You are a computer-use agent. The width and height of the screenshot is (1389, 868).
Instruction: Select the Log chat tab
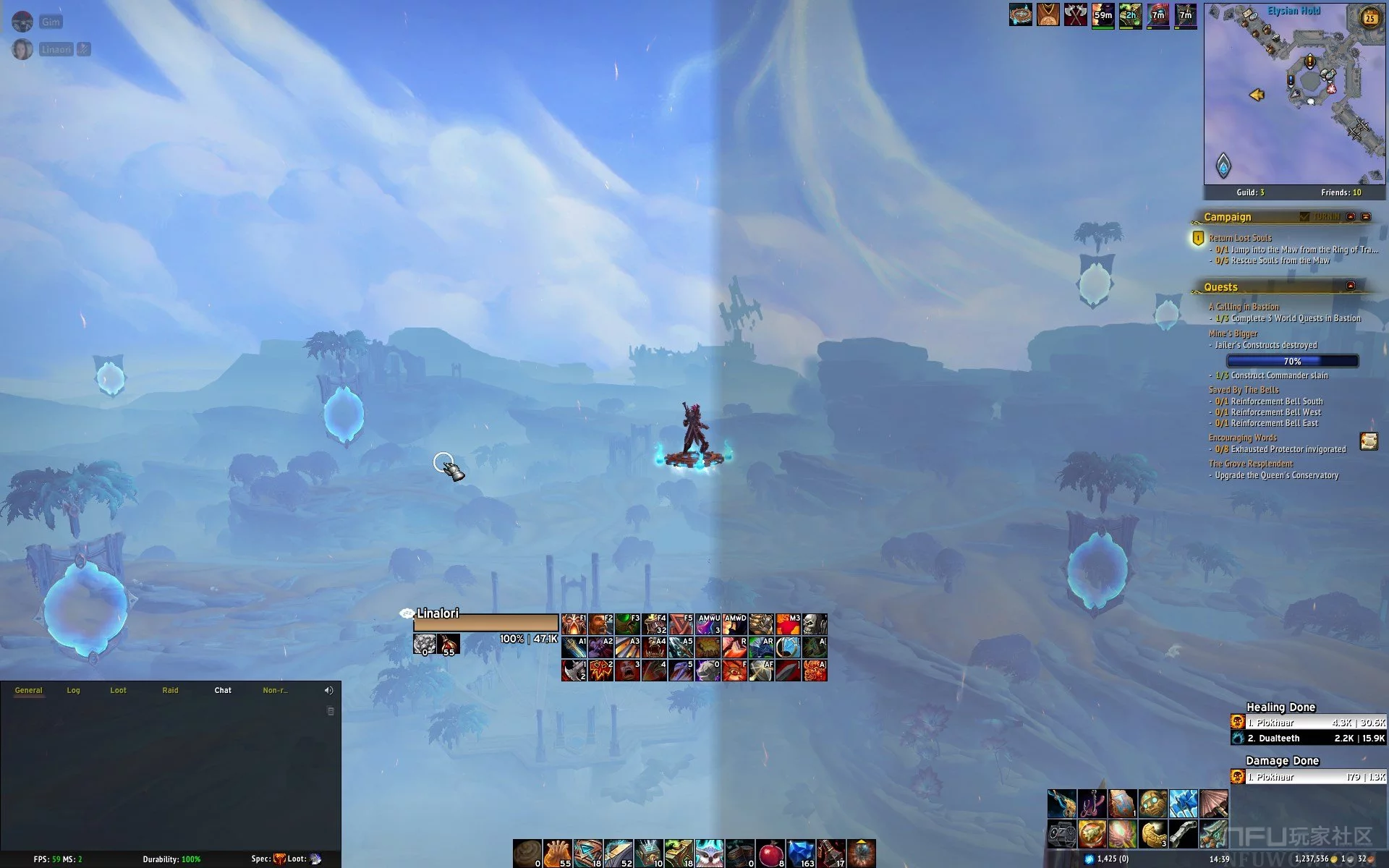pyautogui.click(x=73, y=690)
